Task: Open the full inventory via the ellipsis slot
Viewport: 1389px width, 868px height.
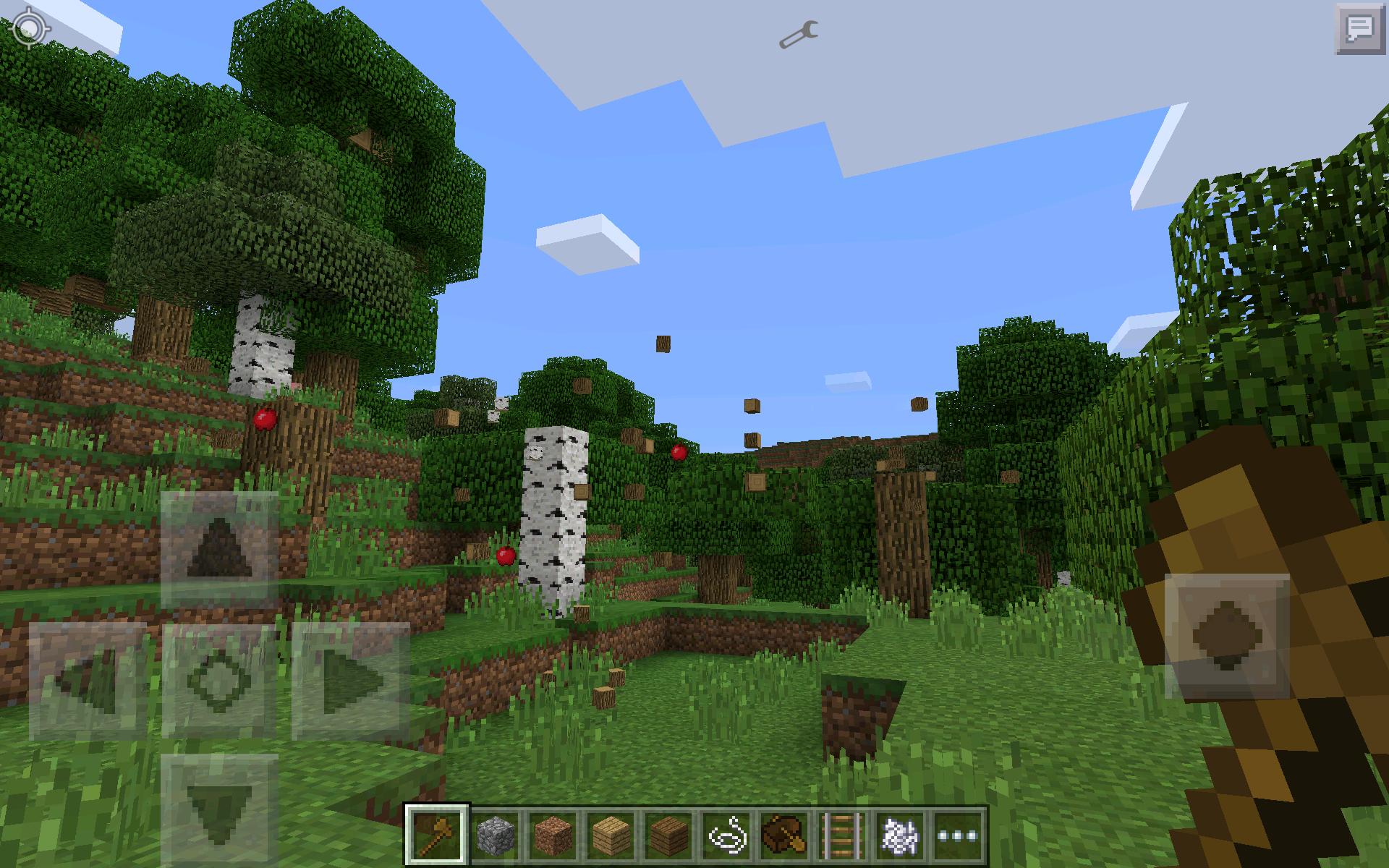Action: tap(957, 833)
